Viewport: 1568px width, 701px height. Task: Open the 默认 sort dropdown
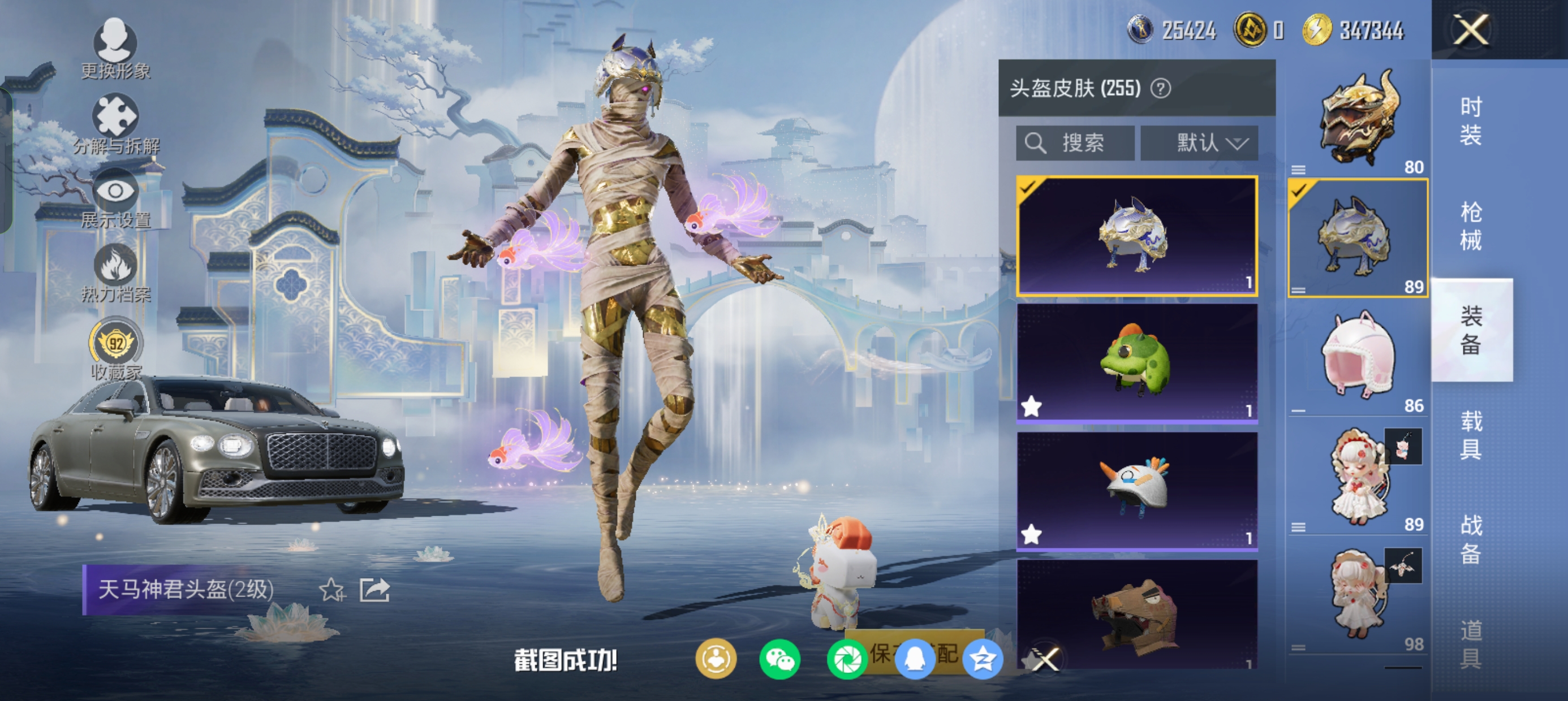click(1199, 143)
